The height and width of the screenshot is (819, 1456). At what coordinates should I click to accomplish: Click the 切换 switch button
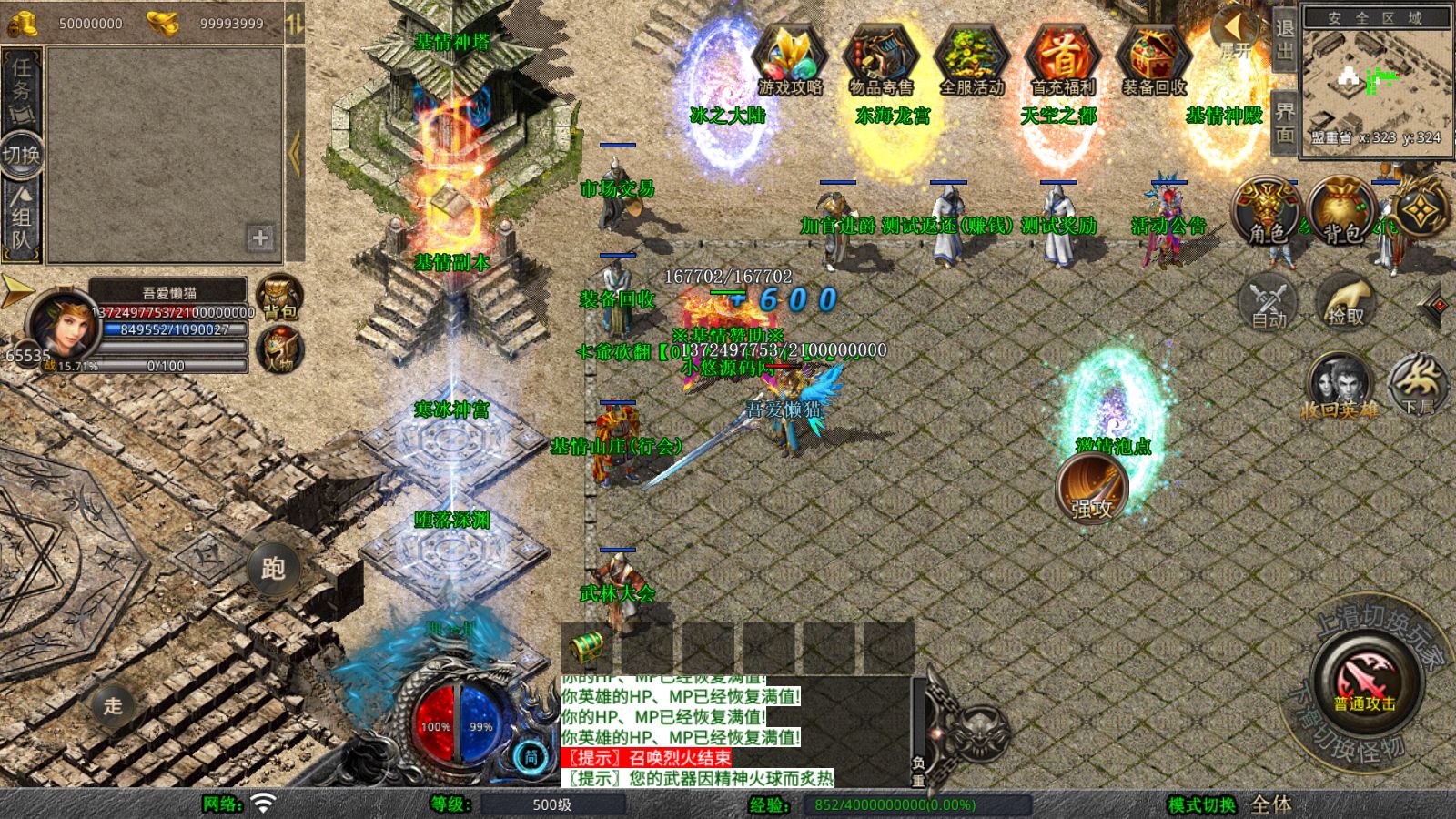pyautogui.click(x=21, y=154)
